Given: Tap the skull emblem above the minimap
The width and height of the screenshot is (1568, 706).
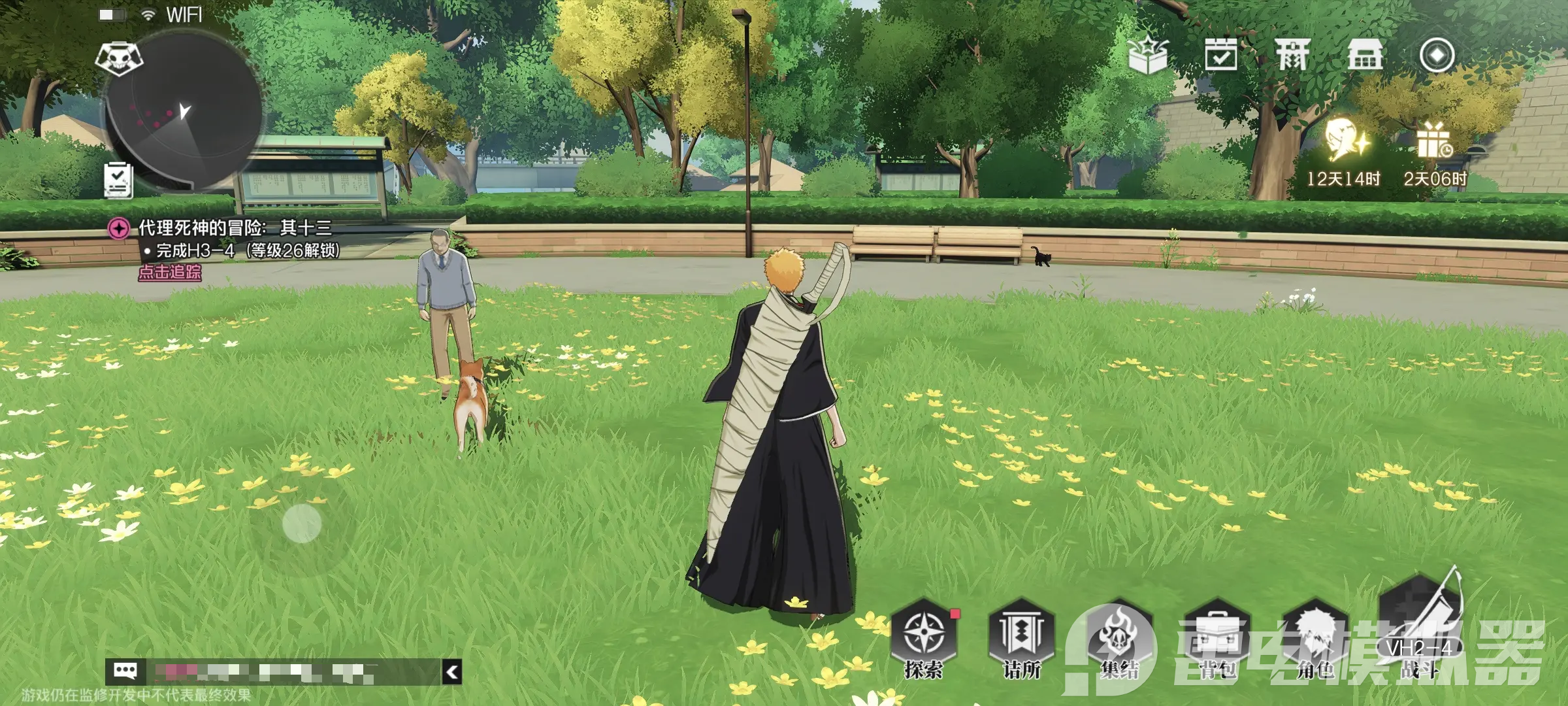Looking at the screenshot, I should coord(118,58).
